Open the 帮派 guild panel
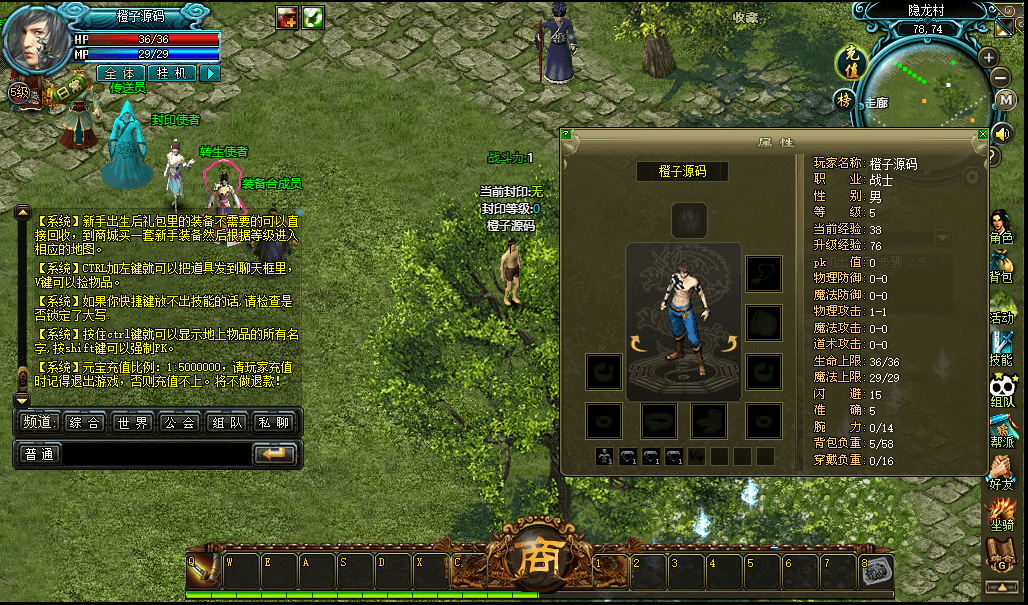The image size is (1028, 605). coord(1001,430)
